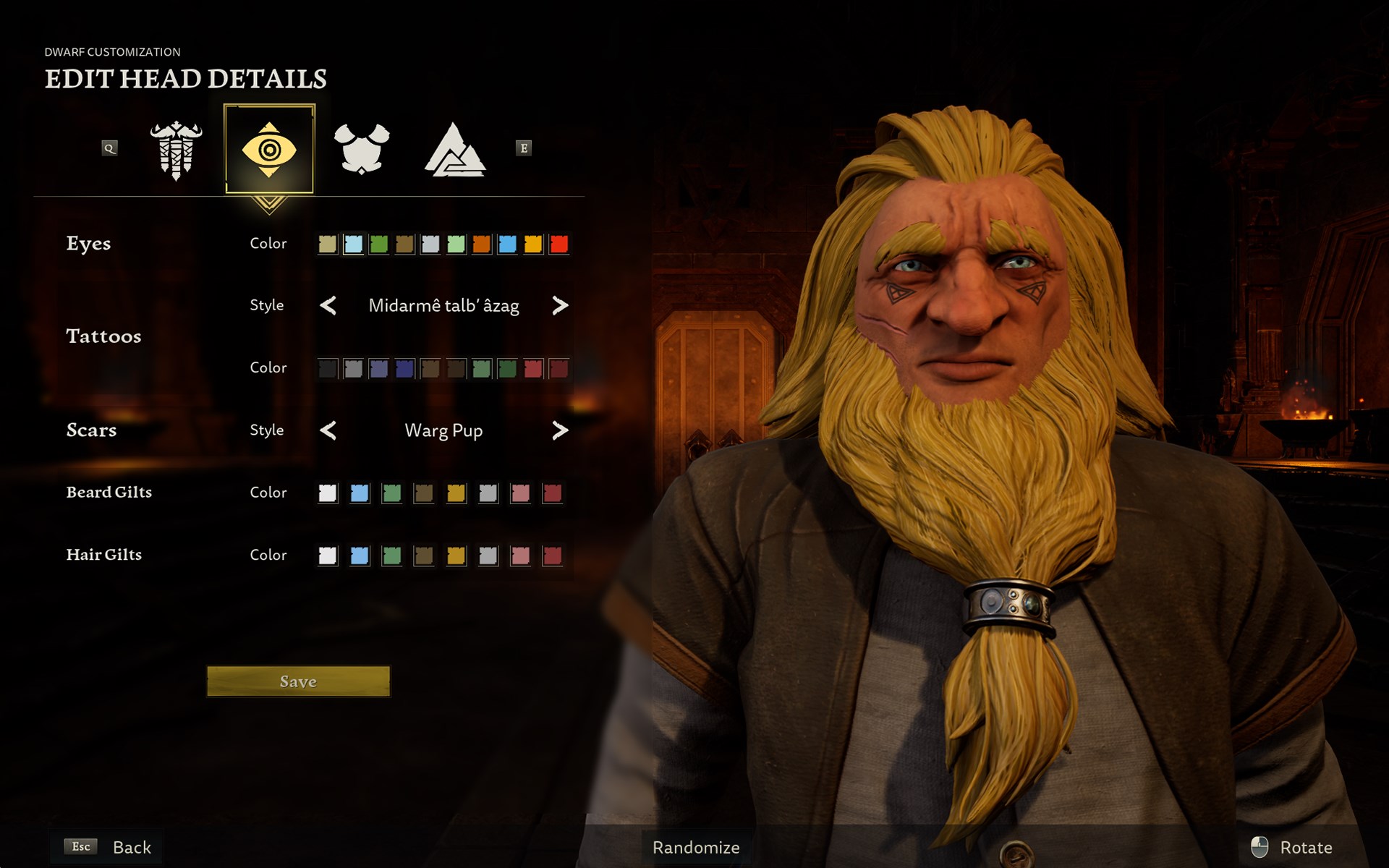Set Hair Gilts color to blue
1389x868 pixels.
point(360,556)
